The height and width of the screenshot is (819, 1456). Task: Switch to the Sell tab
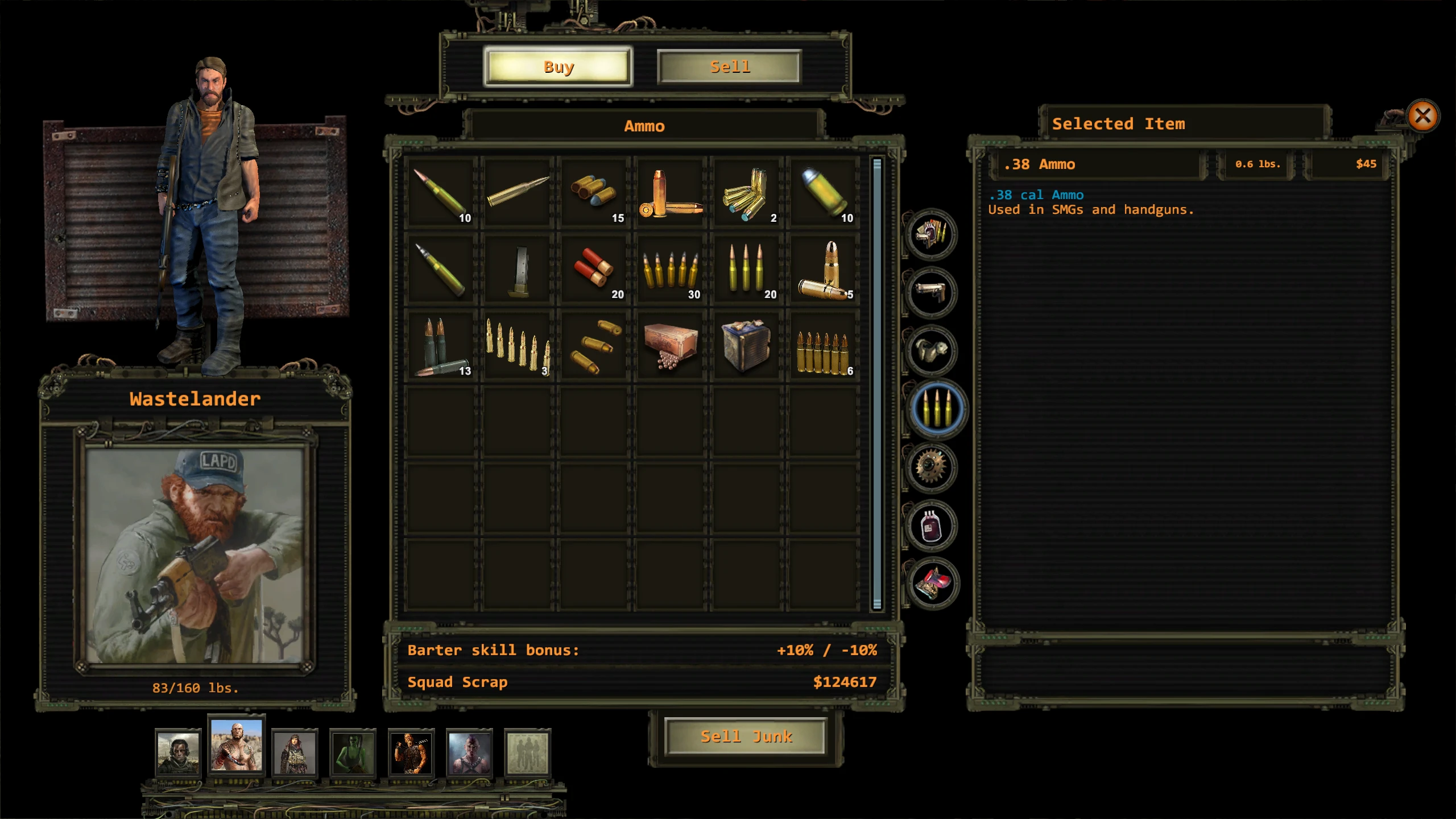point(730,67)
